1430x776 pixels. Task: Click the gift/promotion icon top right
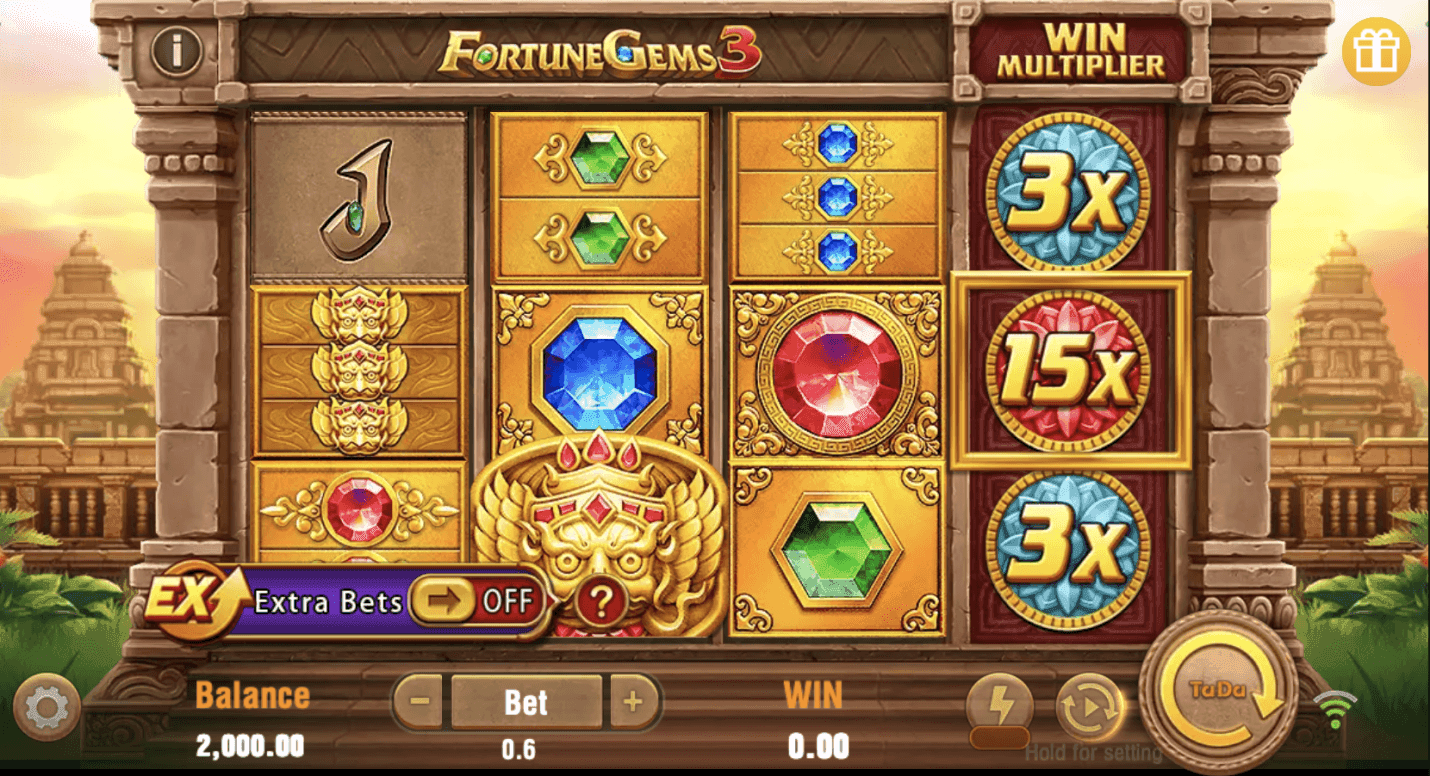click(1377, 50)
